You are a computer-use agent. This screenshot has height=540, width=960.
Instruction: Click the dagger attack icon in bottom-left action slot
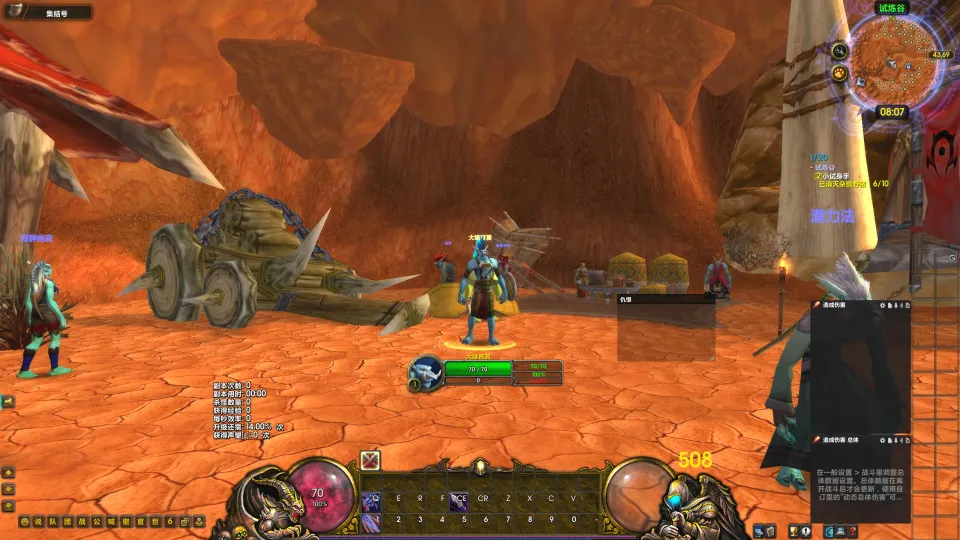point(371,521)
